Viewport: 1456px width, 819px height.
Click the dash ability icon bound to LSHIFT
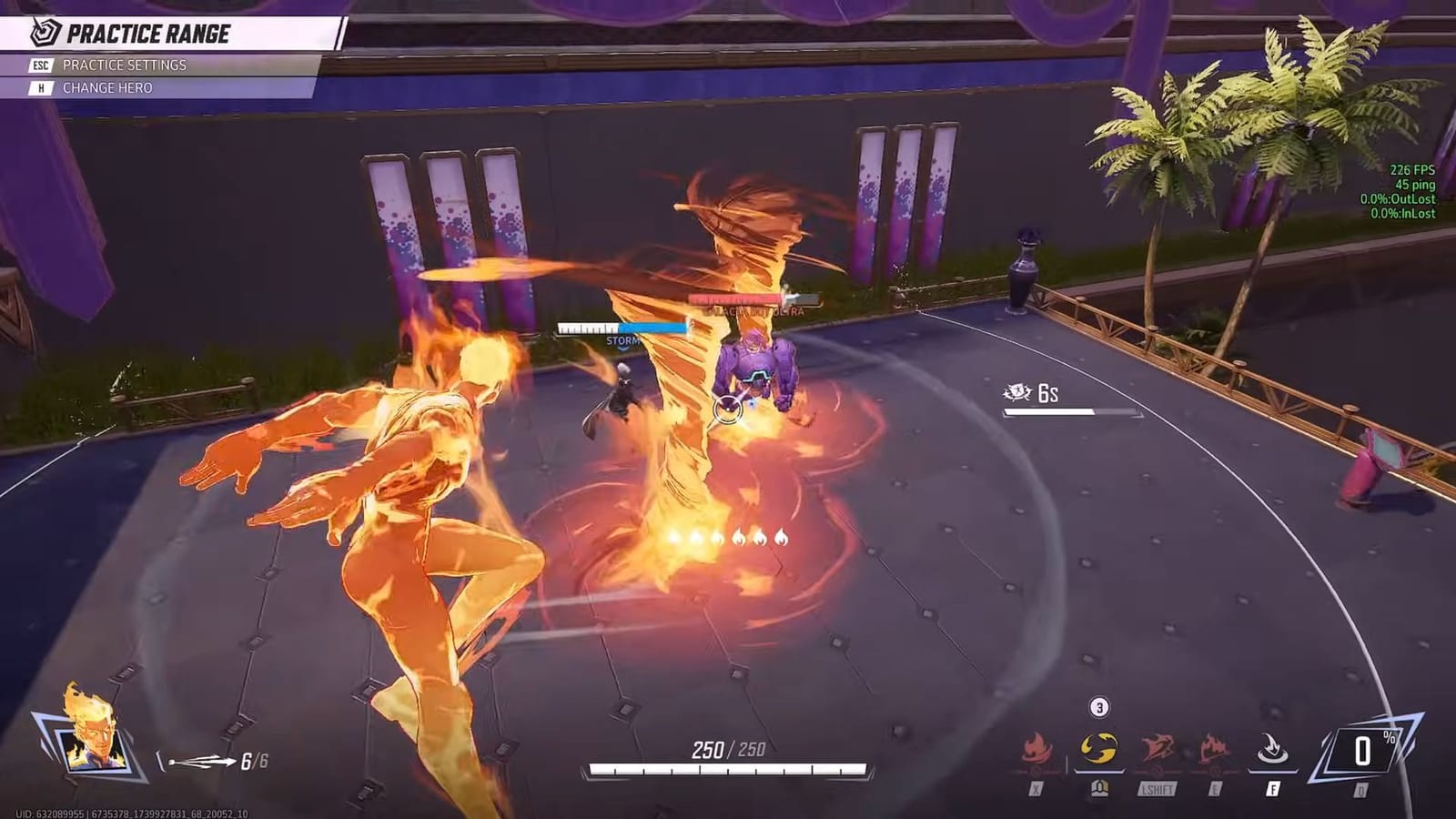[x=1158, y=746]
